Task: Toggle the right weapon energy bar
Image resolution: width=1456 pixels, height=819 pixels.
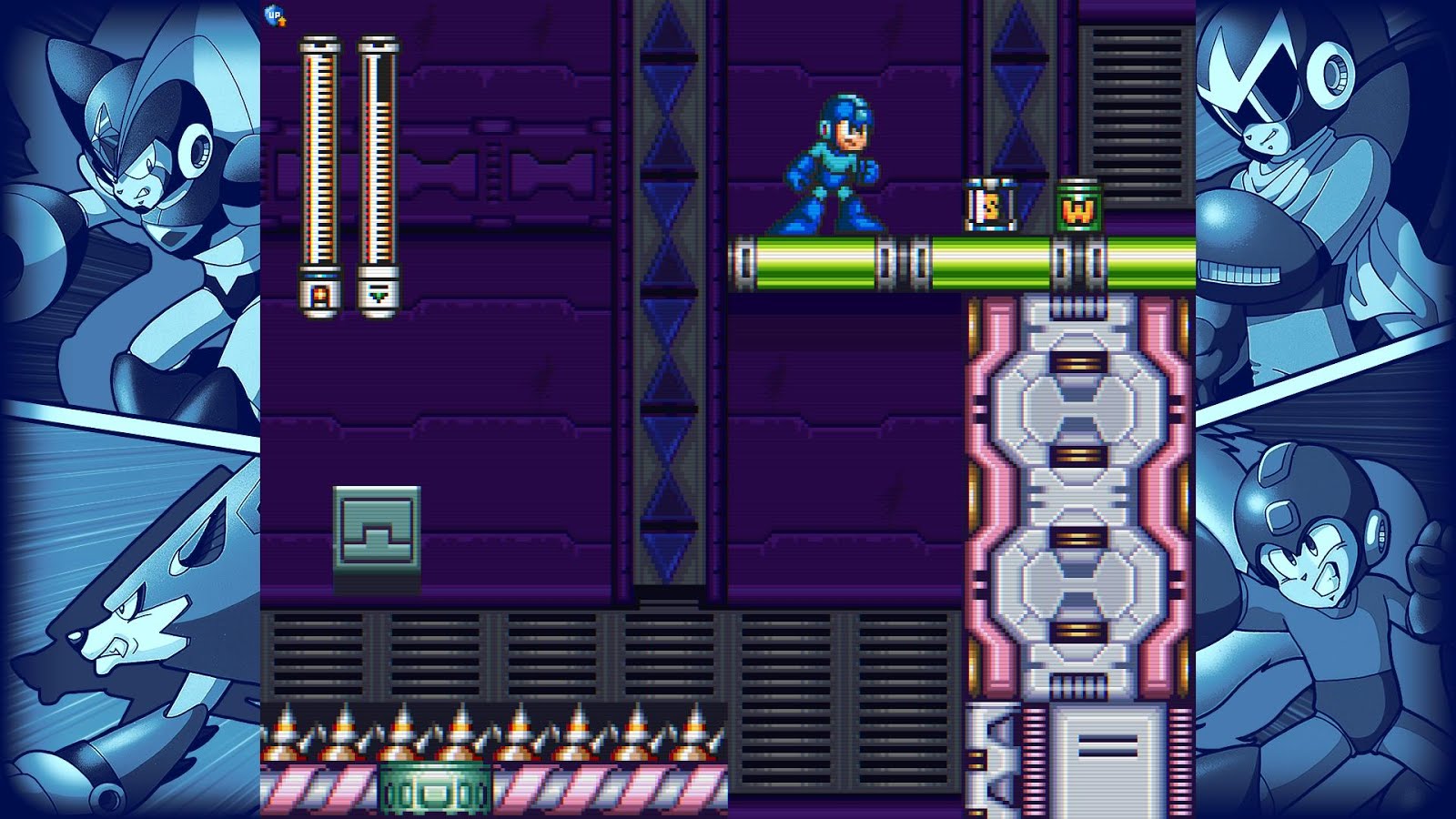Action: [376, 164]
